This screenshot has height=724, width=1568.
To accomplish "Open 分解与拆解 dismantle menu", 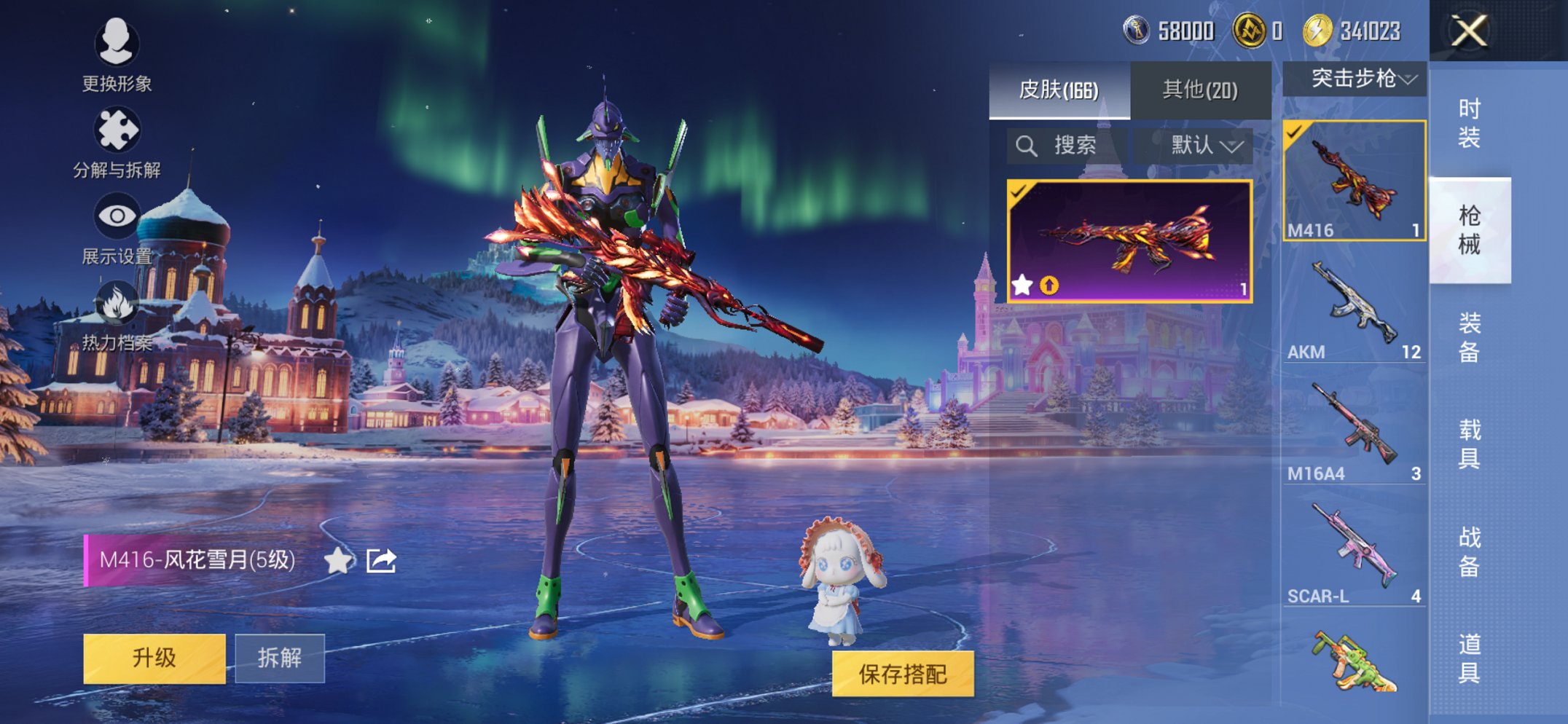I will 117,141.
